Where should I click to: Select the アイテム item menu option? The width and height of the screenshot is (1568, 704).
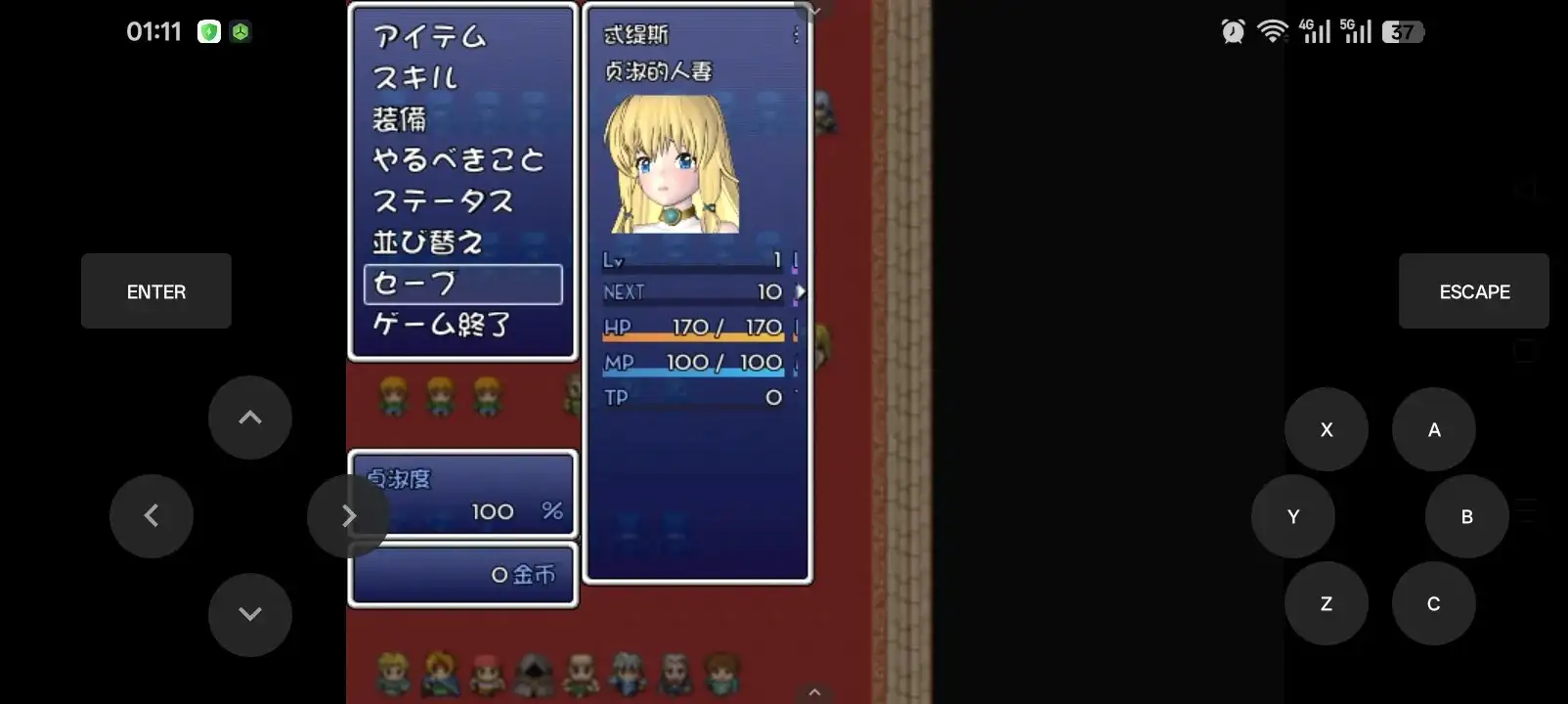tap(427, 37)
